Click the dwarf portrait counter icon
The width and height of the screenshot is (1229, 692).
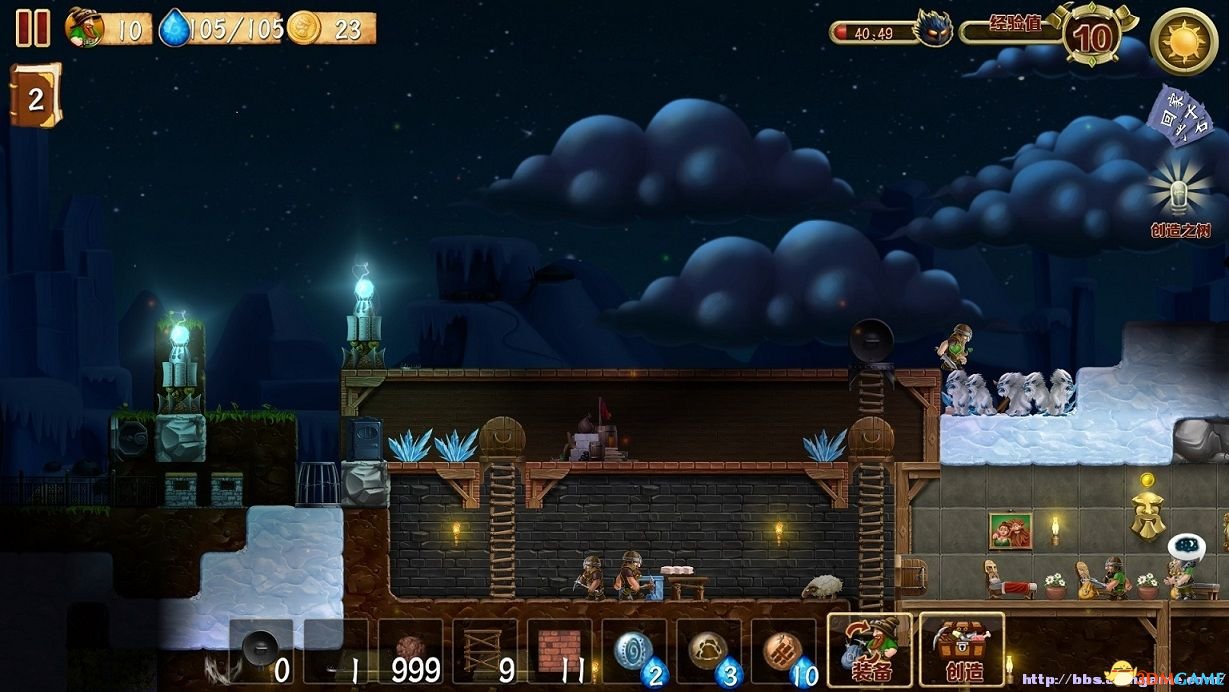pos(85,28)
